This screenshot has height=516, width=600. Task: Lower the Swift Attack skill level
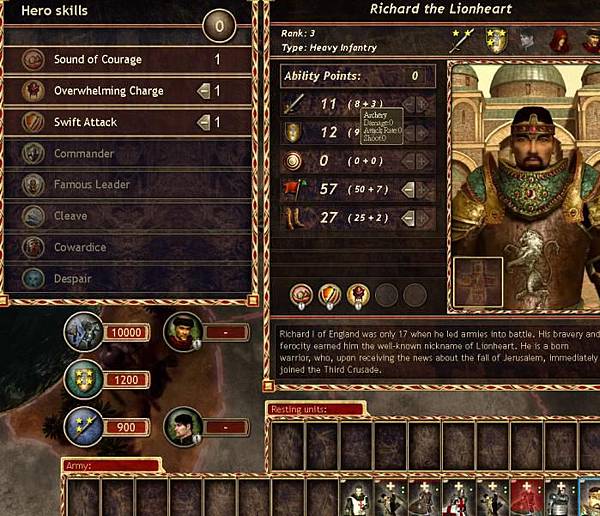click(203, 122)
